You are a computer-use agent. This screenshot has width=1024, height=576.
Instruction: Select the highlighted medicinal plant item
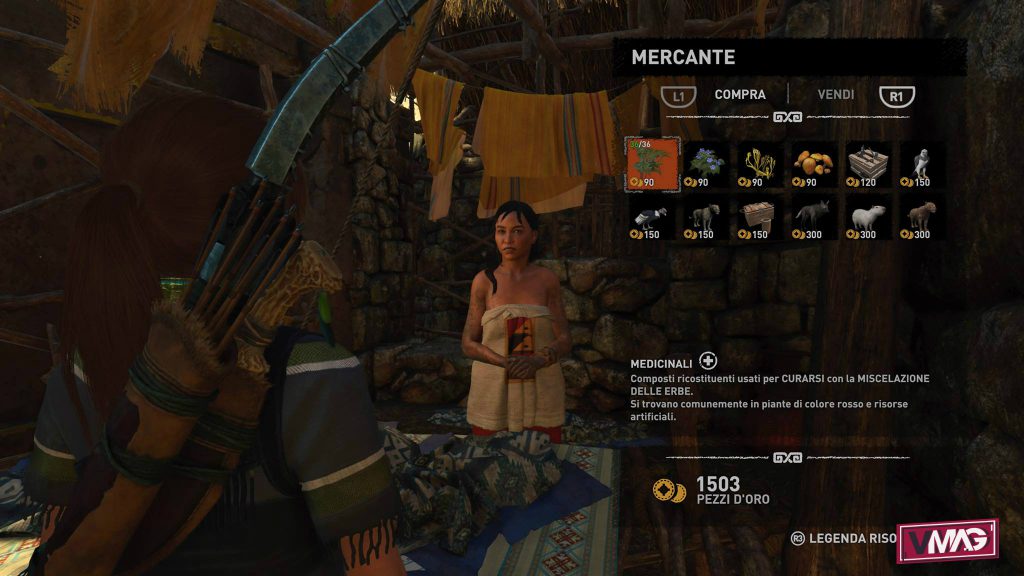(x=652, y=163)
